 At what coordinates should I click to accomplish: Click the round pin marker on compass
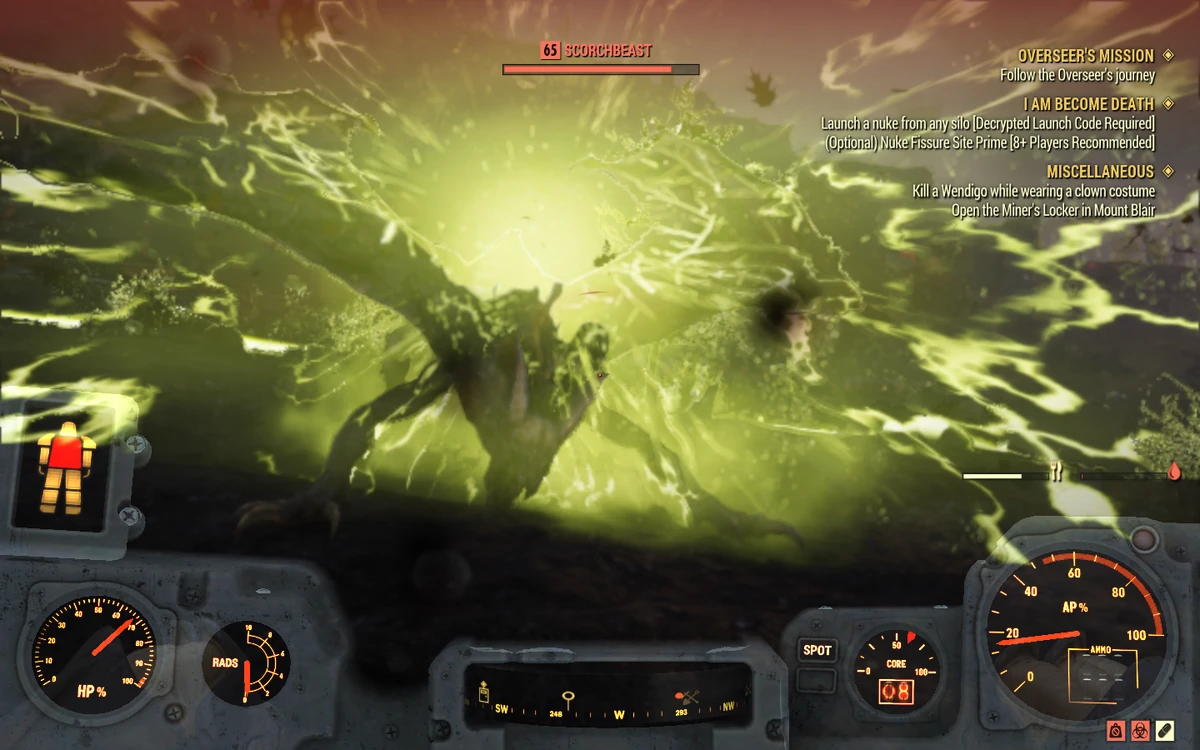click(x=568, y=697)
